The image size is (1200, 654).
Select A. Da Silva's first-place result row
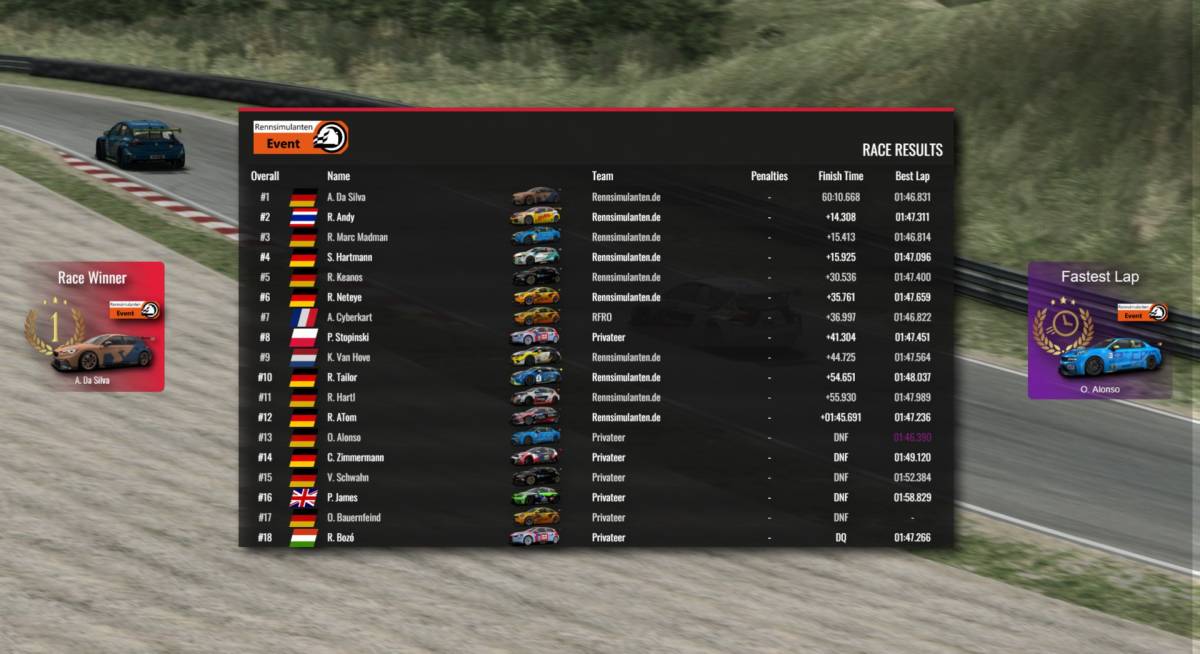(596, 197)
